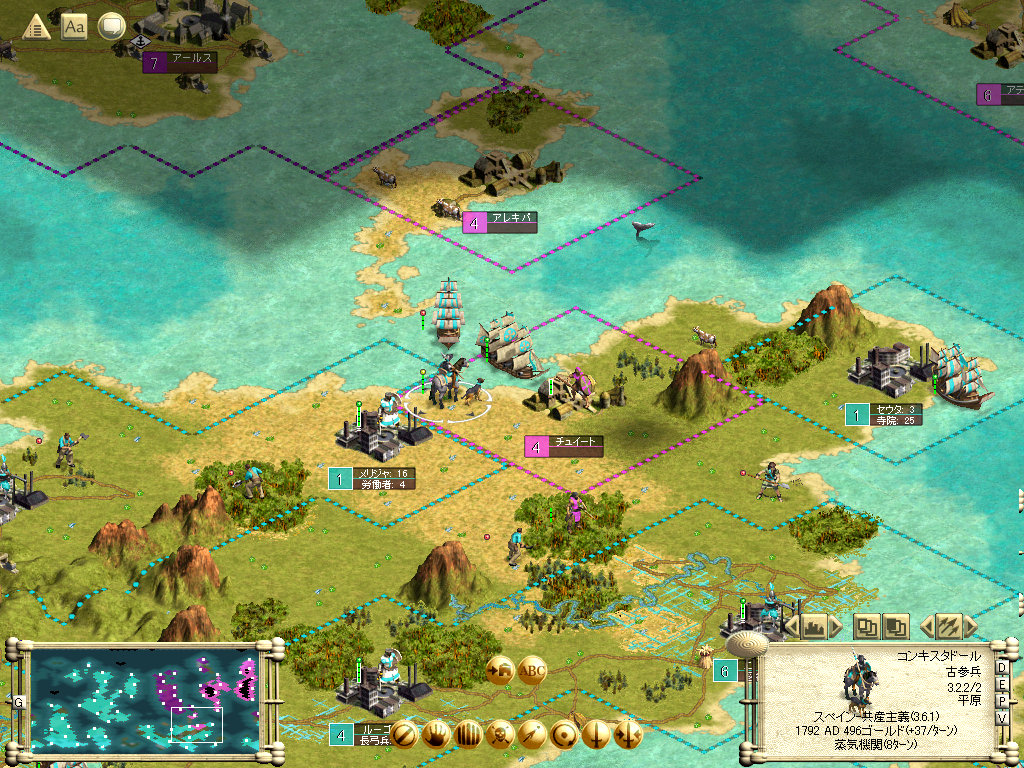Select the fortify shield unit command

pos(404,735)
